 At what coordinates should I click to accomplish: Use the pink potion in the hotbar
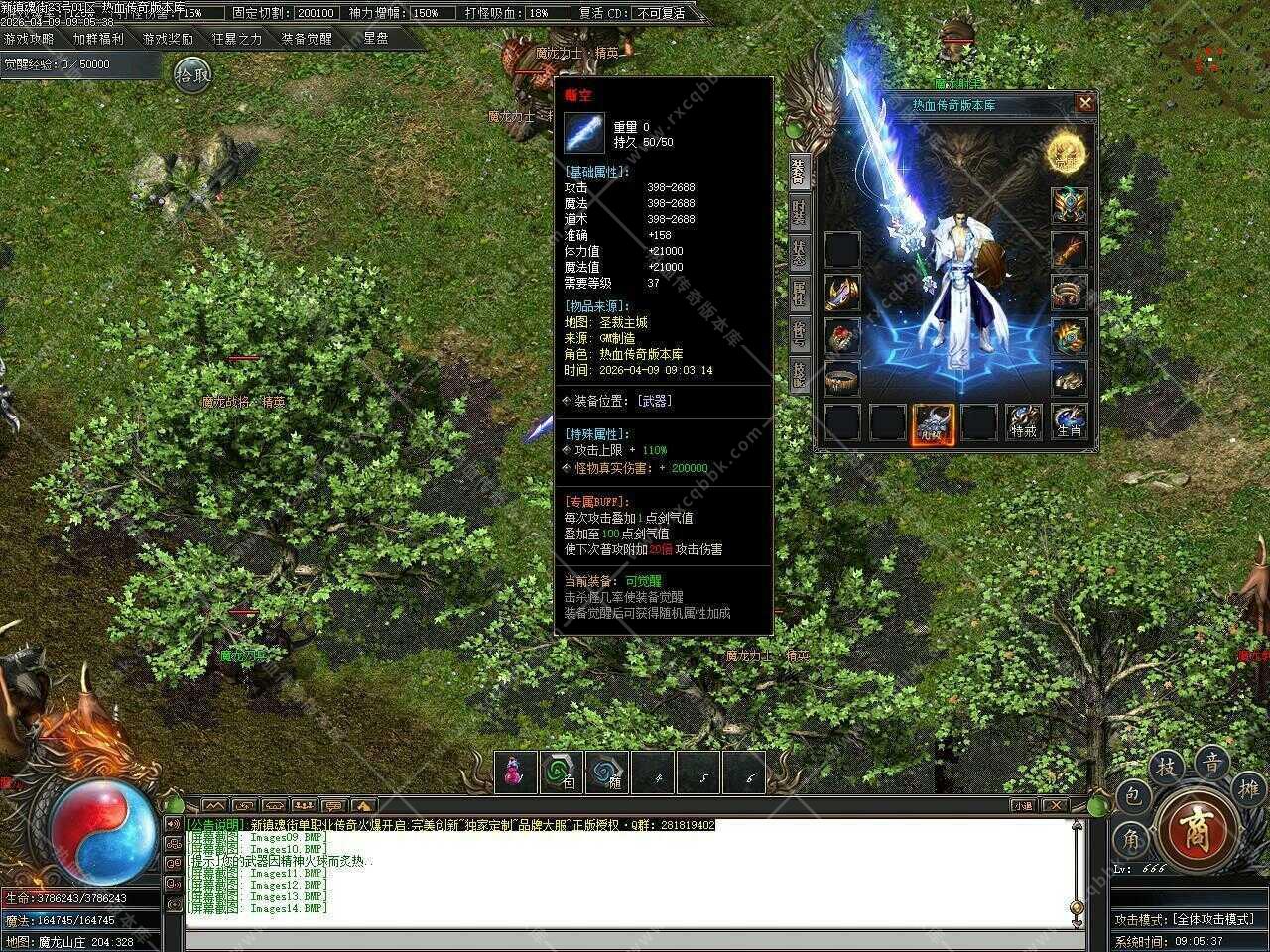pyautogui.click(x=515, y=773)
